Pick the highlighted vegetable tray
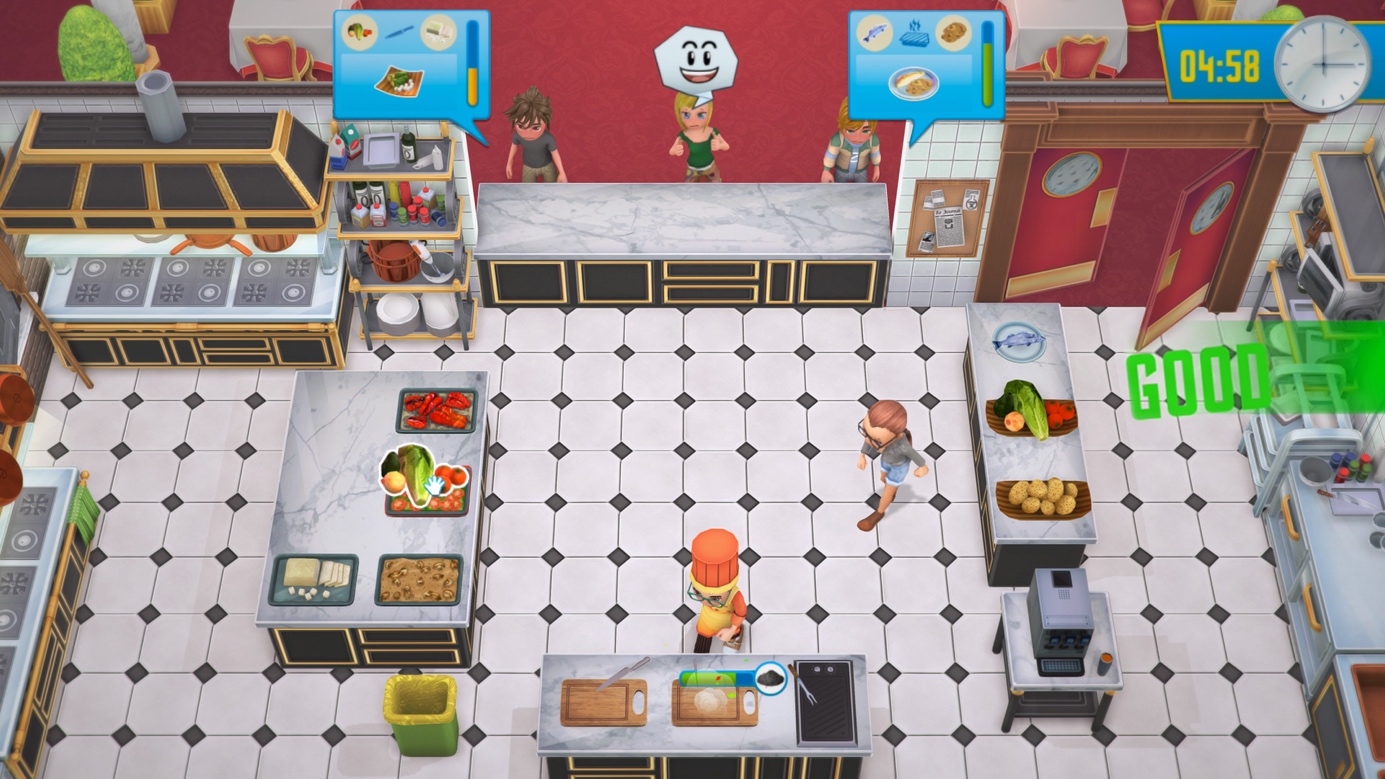 427,480
